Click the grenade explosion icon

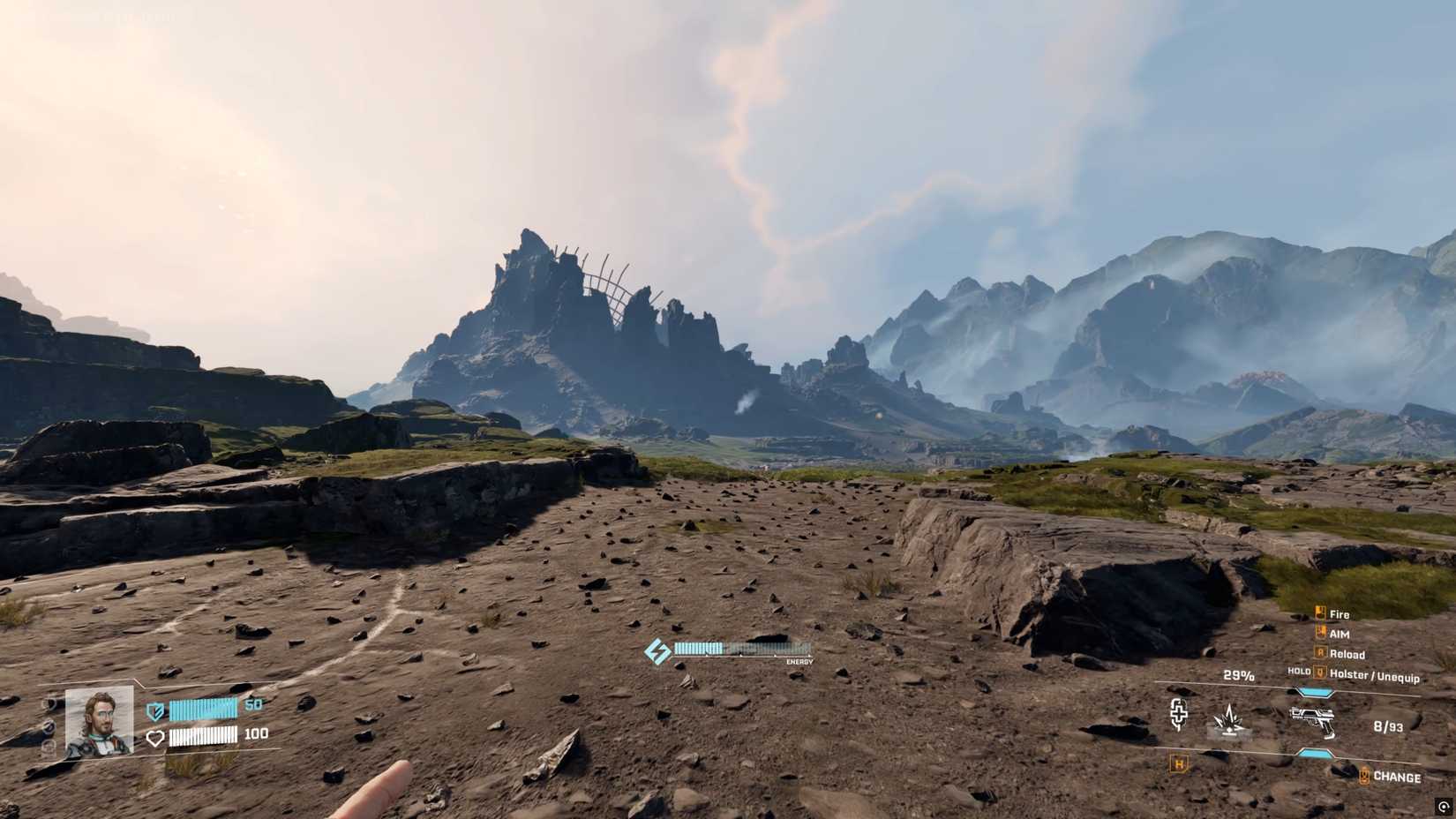1230,720
